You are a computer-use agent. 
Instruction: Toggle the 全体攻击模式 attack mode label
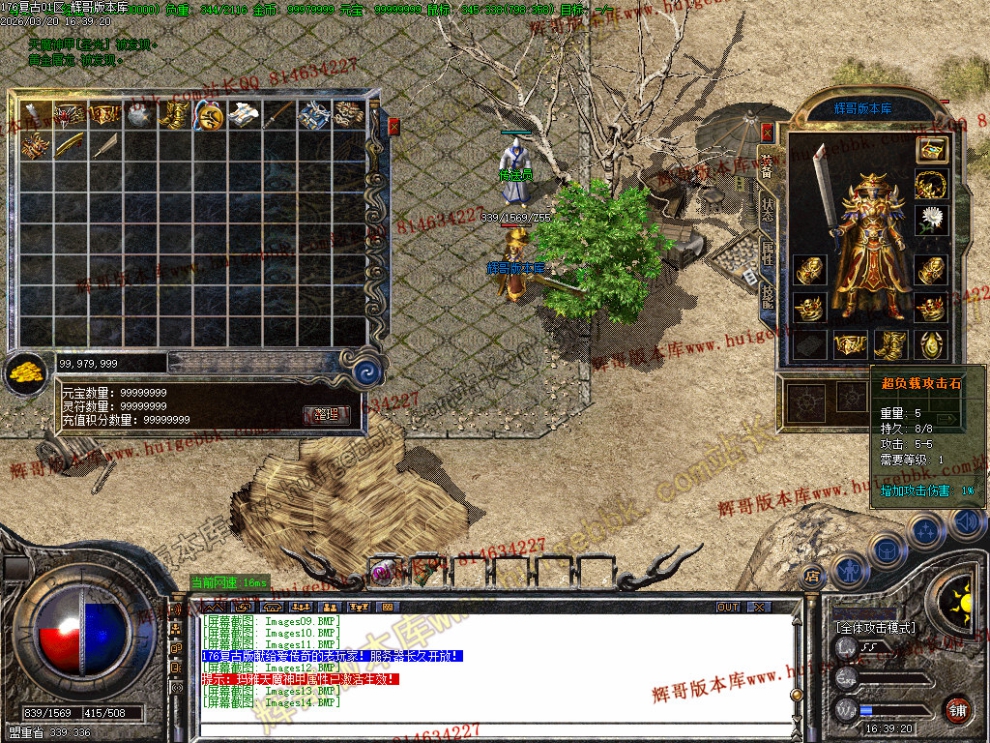point(874,627)
